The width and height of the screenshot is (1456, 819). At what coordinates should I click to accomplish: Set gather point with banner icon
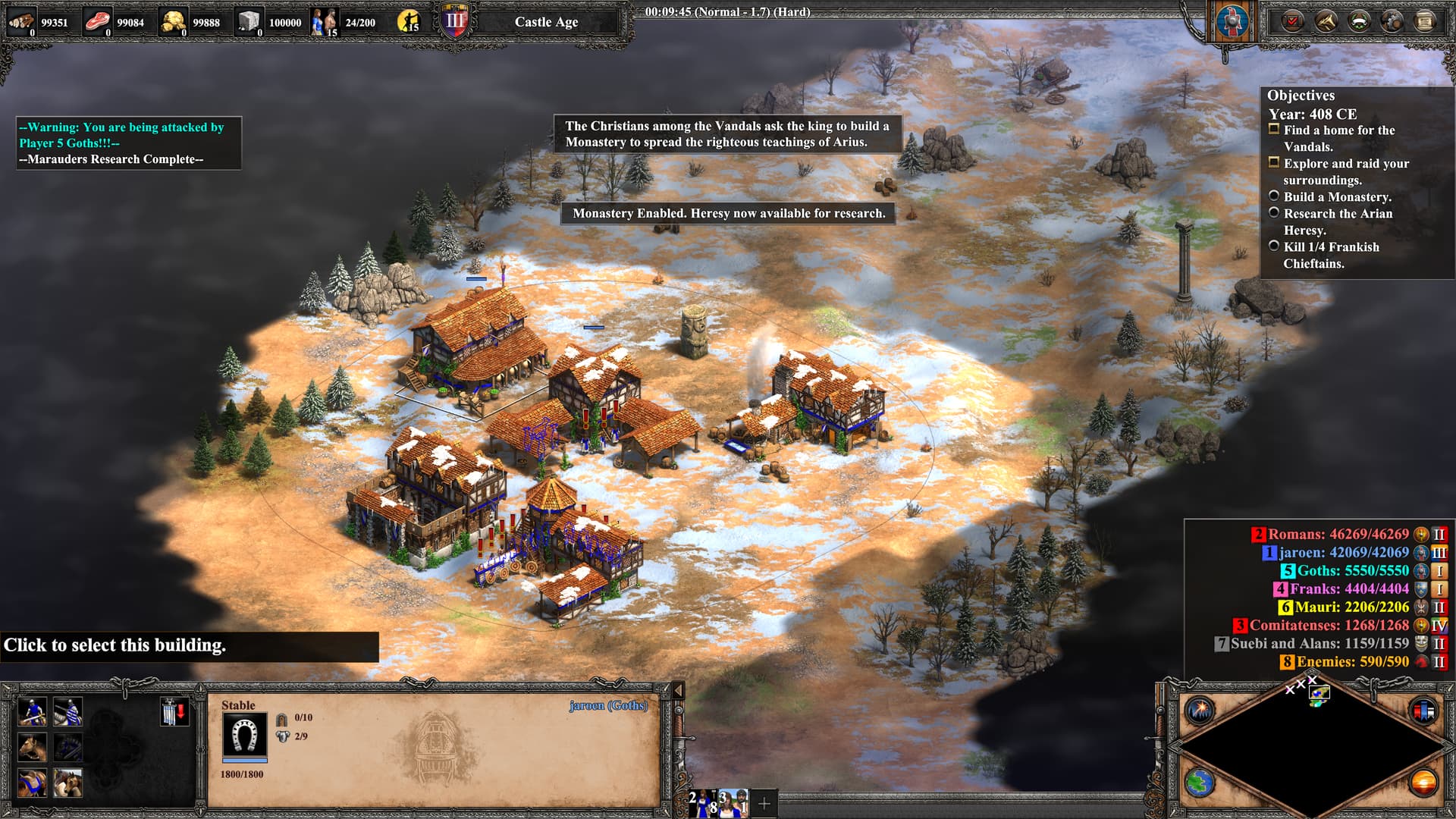coord(174,713)
